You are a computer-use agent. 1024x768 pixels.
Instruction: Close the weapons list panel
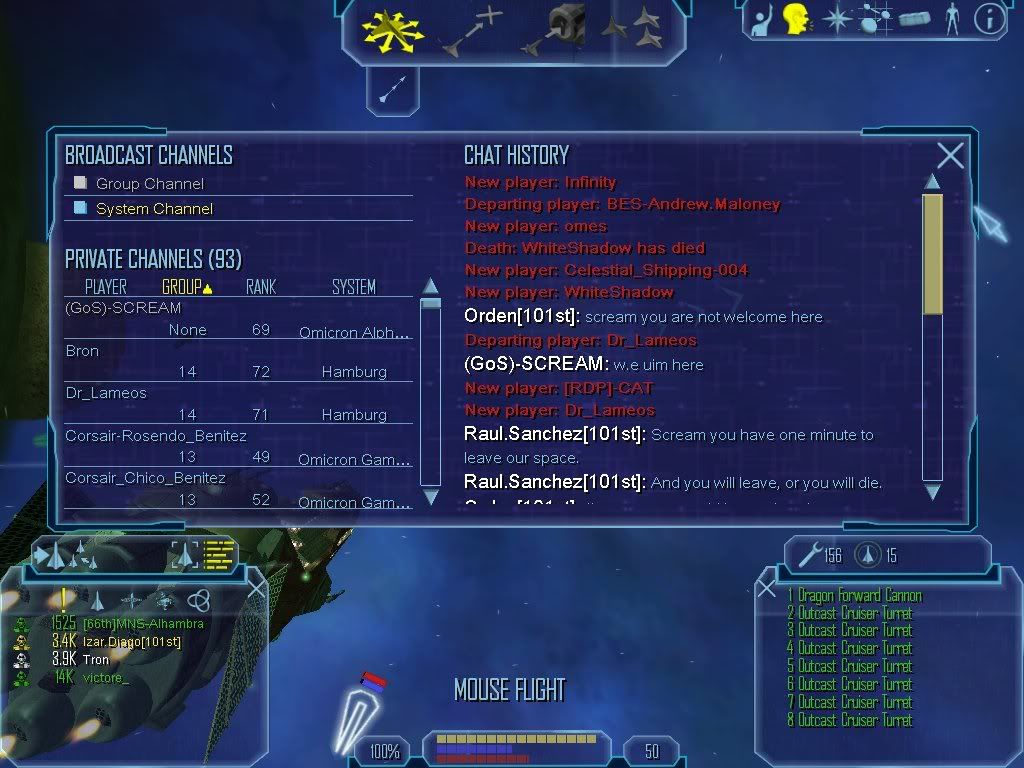[x=767, y=589]
